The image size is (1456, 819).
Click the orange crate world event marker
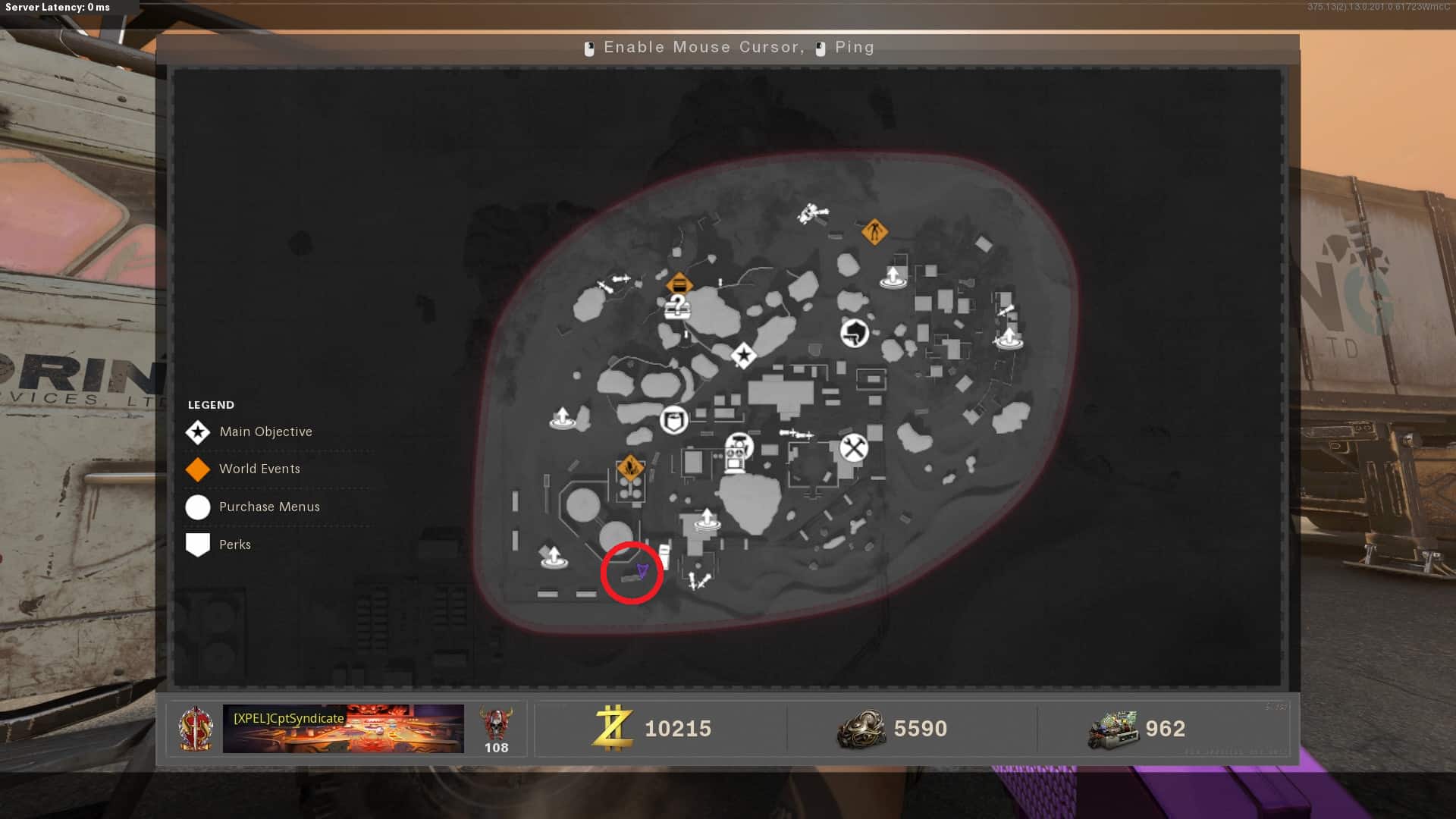click(679, 285)
